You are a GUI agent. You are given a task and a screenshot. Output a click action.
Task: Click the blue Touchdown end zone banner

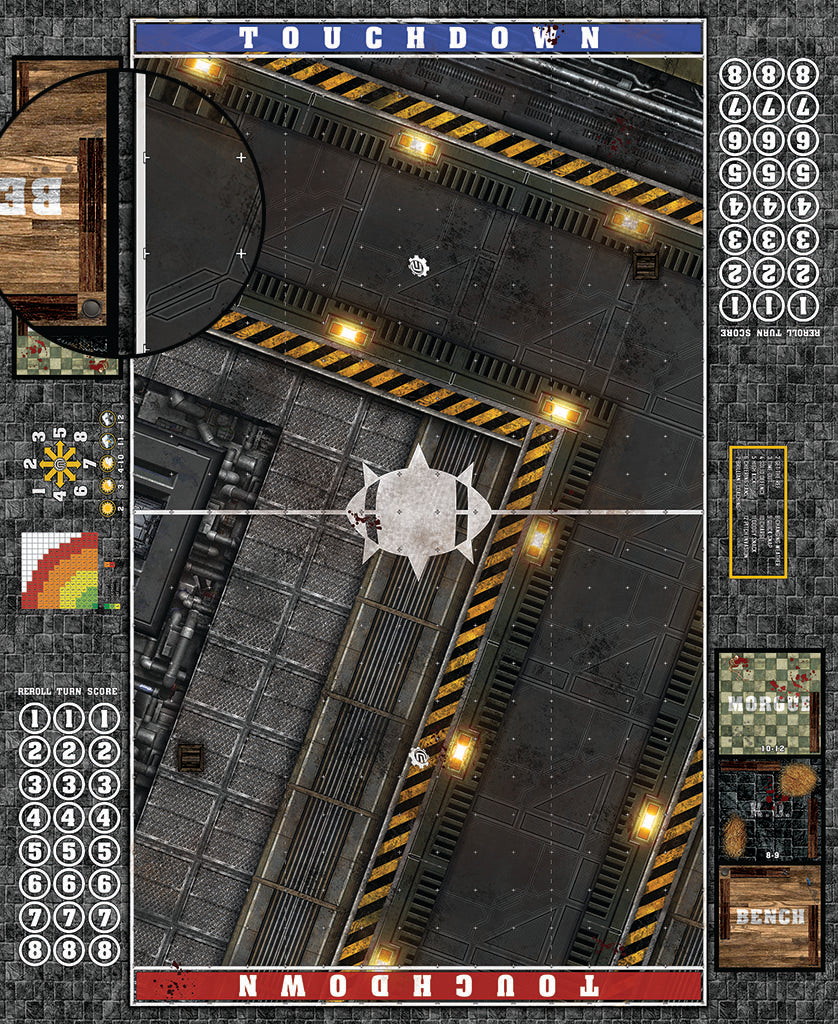tap(419, 38)
